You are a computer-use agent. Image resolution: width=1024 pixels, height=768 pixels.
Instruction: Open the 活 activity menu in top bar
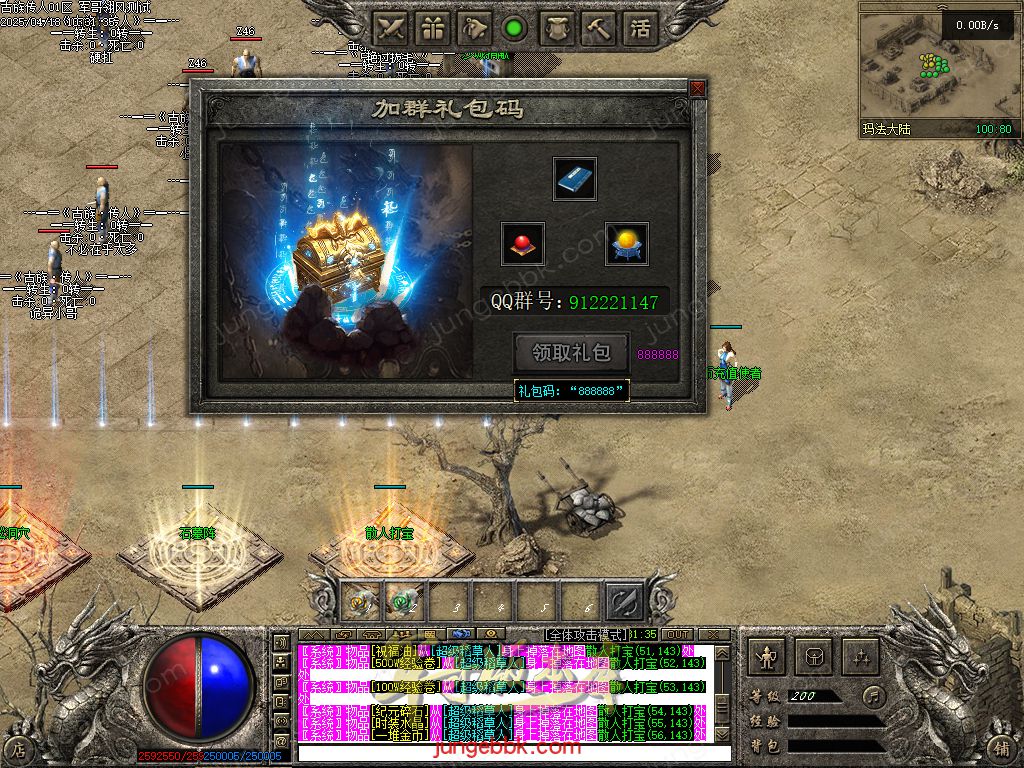coord(640,28)
